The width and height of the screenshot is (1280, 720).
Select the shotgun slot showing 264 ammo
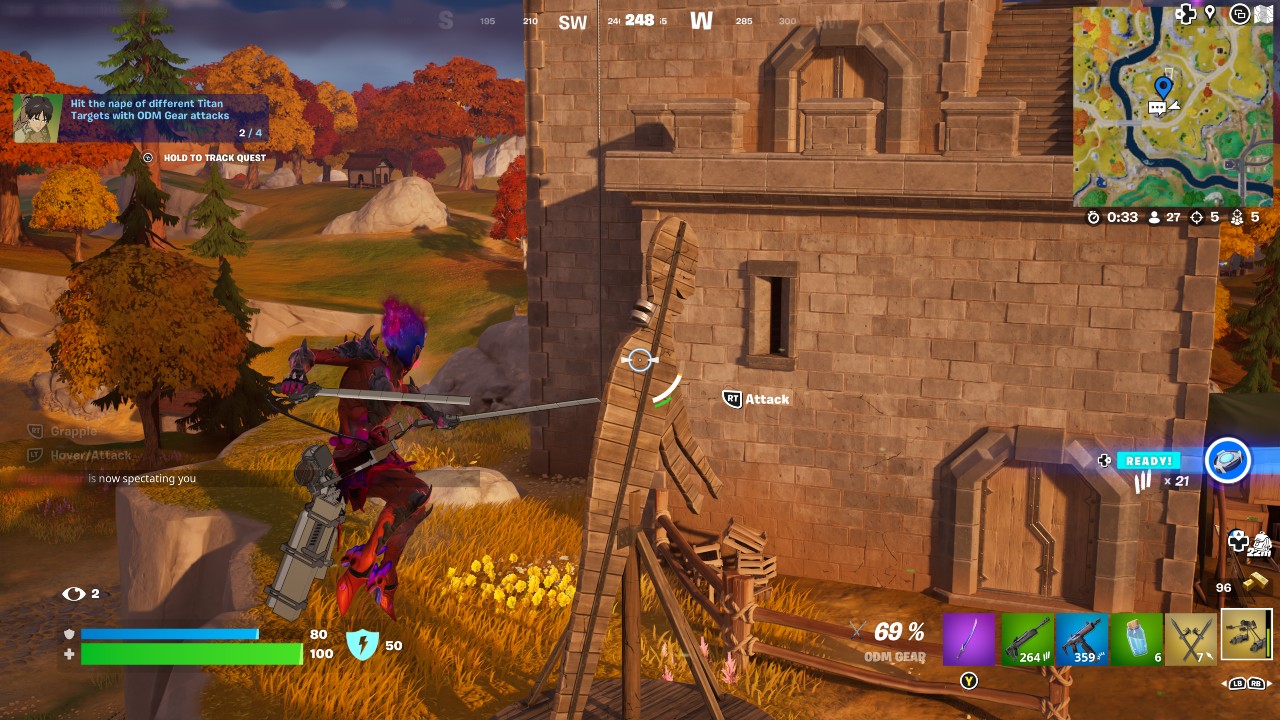point(1029,638)
